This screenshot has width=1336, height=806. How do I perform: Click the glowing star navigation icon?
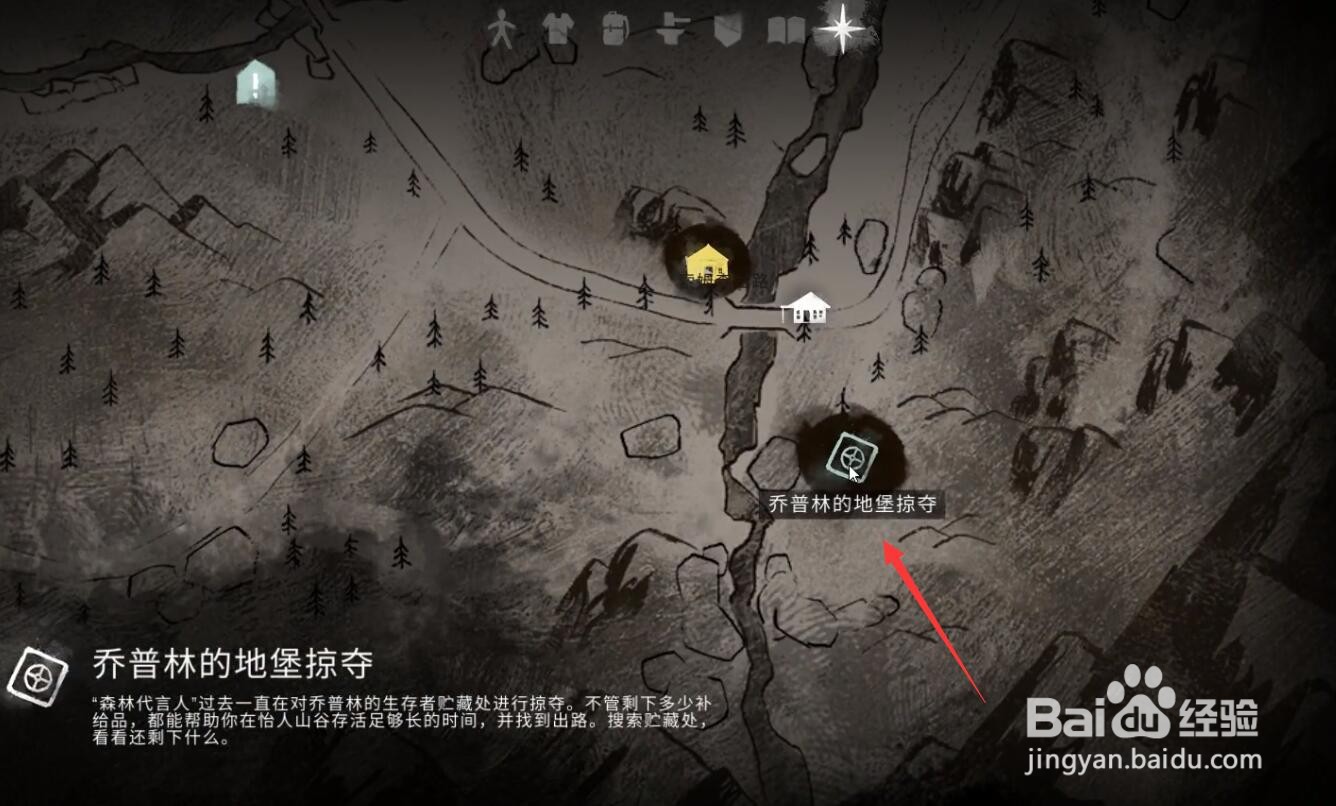point(843,28)
